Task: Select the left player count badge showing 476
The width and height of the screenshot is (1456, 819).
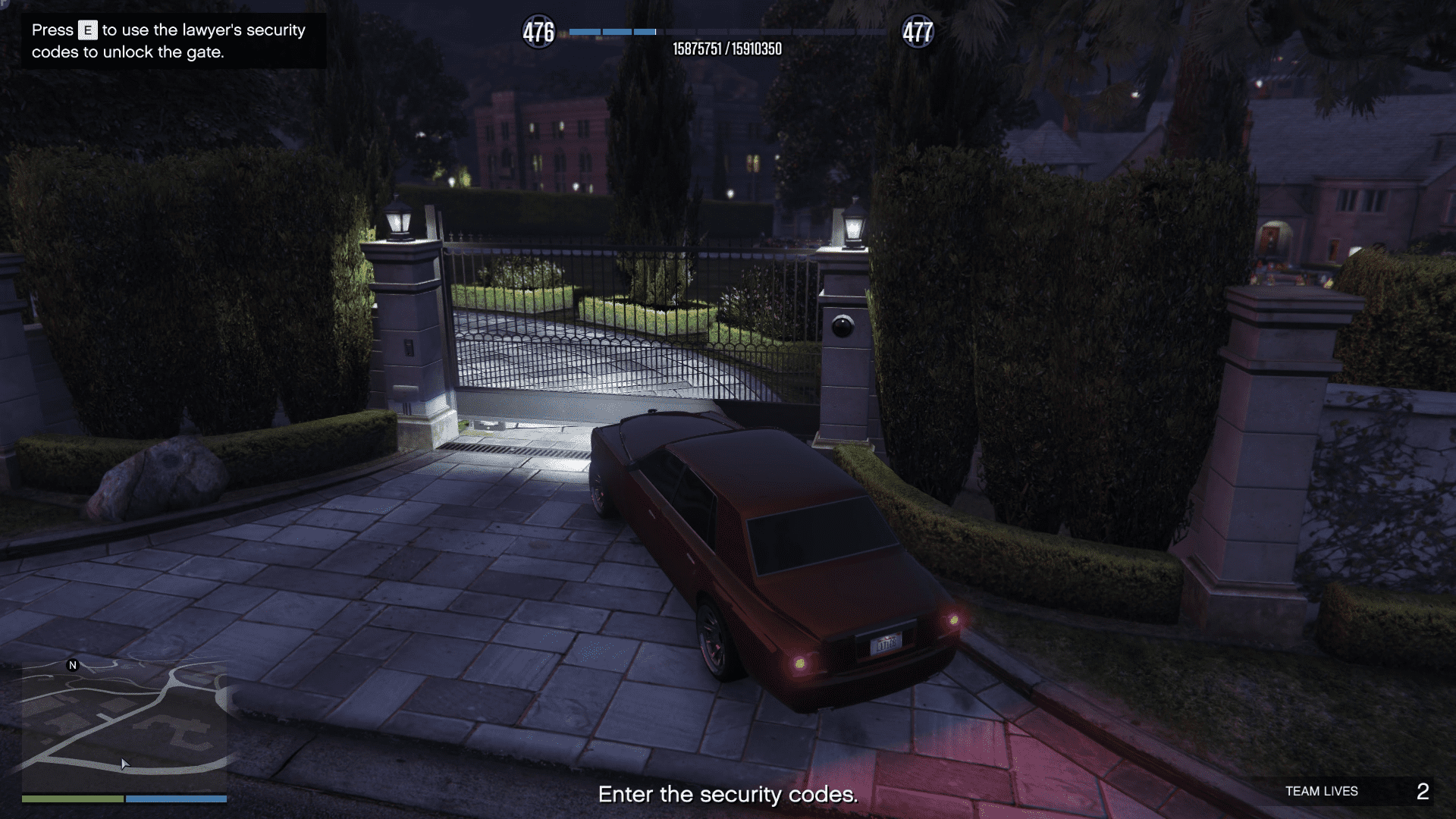Action: [x=539, y=32]
